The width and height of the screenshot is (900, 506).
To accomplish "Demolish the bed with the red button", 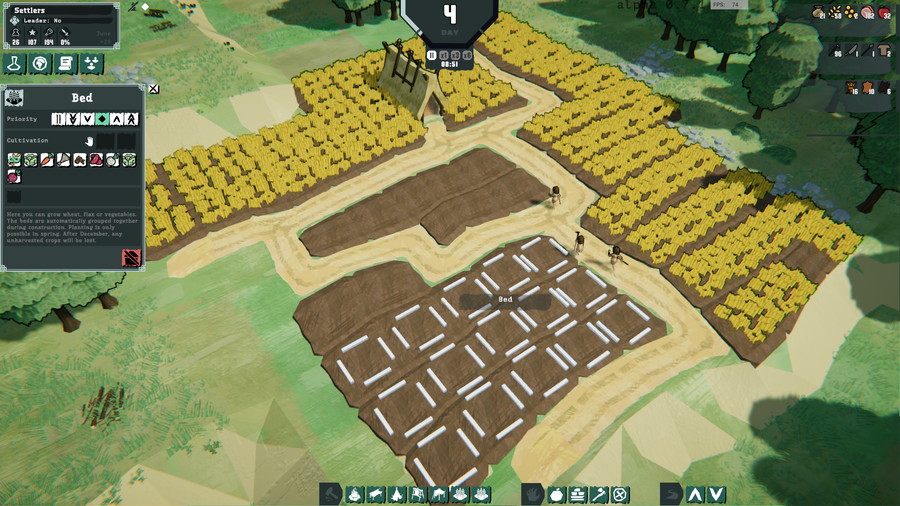I will [131, 258].
